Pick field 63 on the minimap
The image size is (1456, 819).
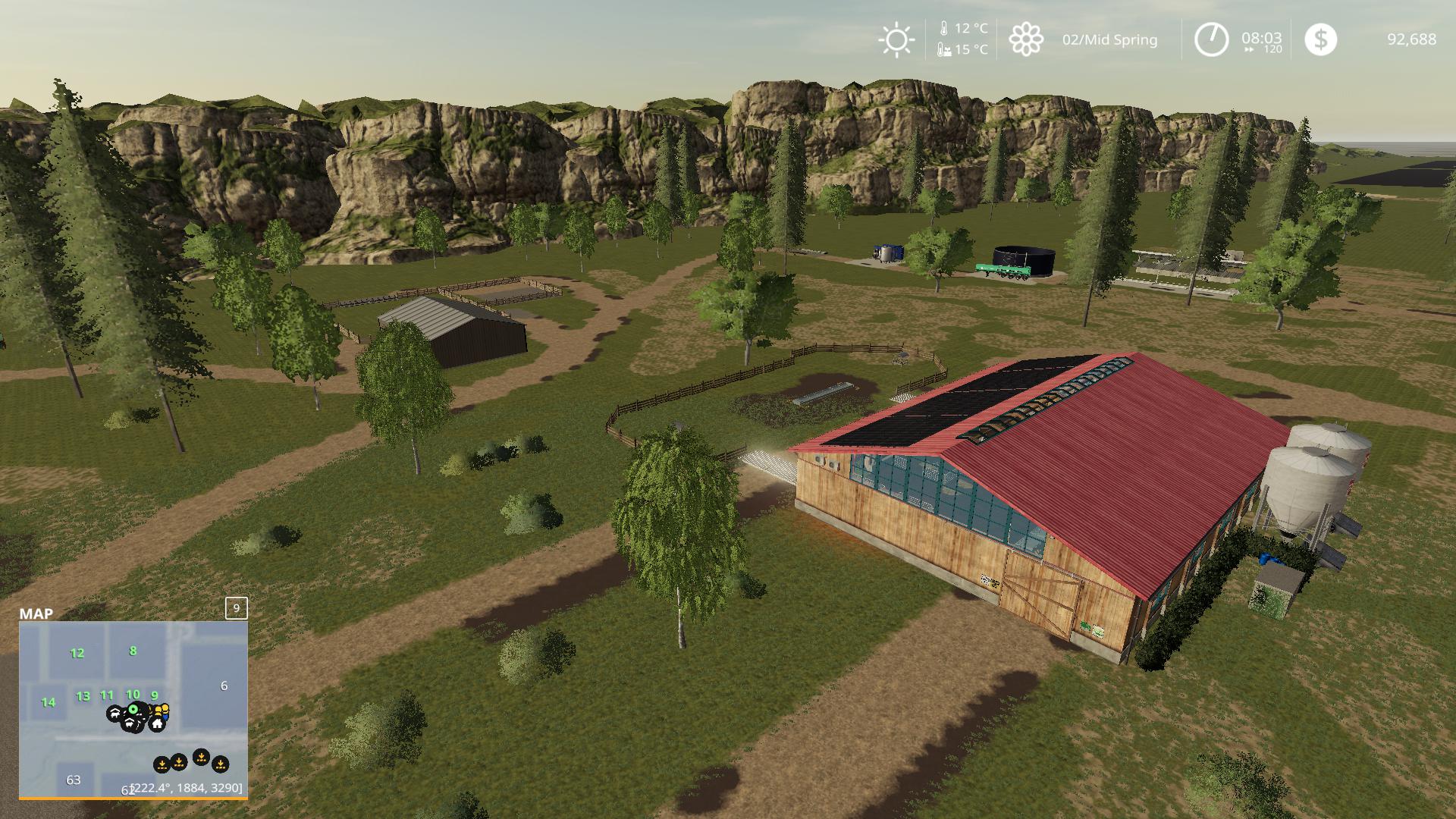pyautogui.click(x=74, y=780)
